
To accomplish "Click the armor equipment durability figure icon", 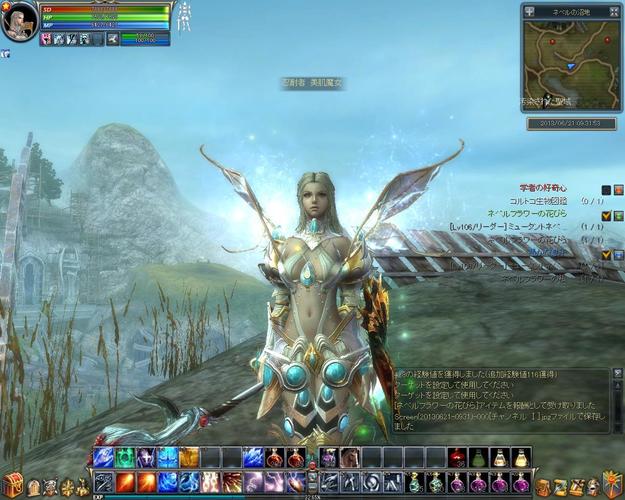I will 185,17.
